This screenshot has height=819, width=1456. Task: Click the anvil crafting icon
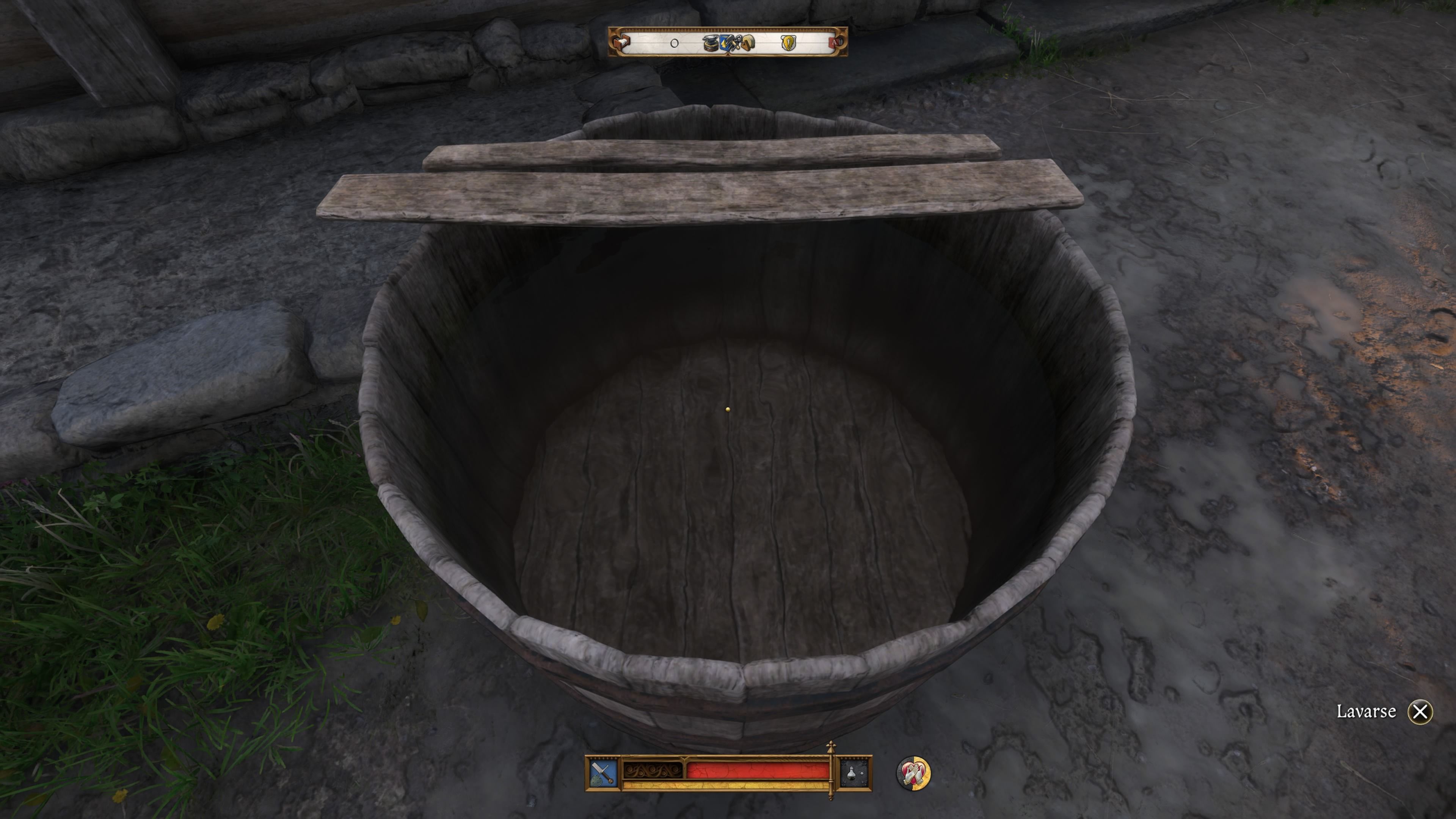(x=711, y=44)
